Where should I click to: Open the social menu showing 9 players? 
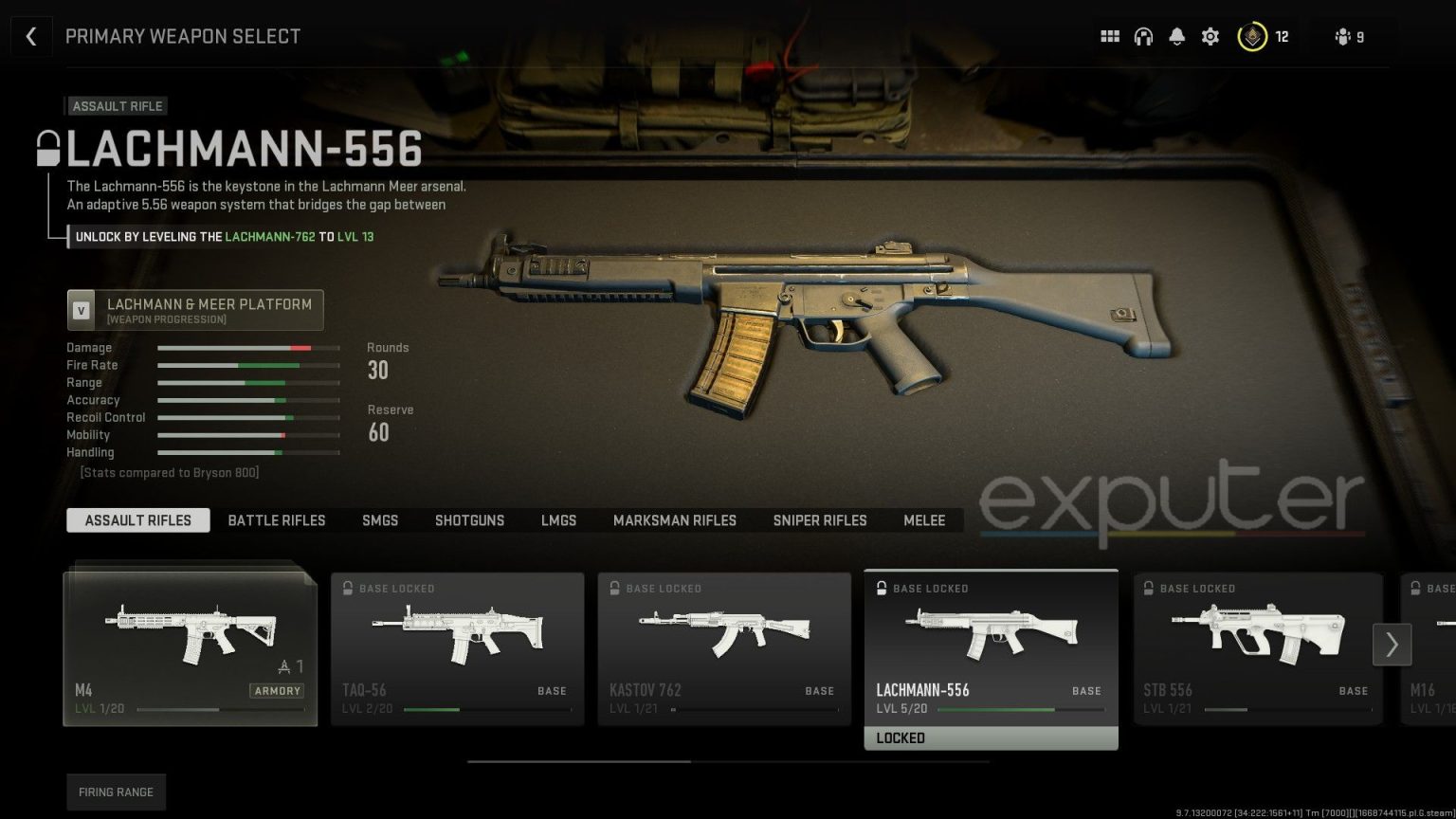click(1342, 36)
